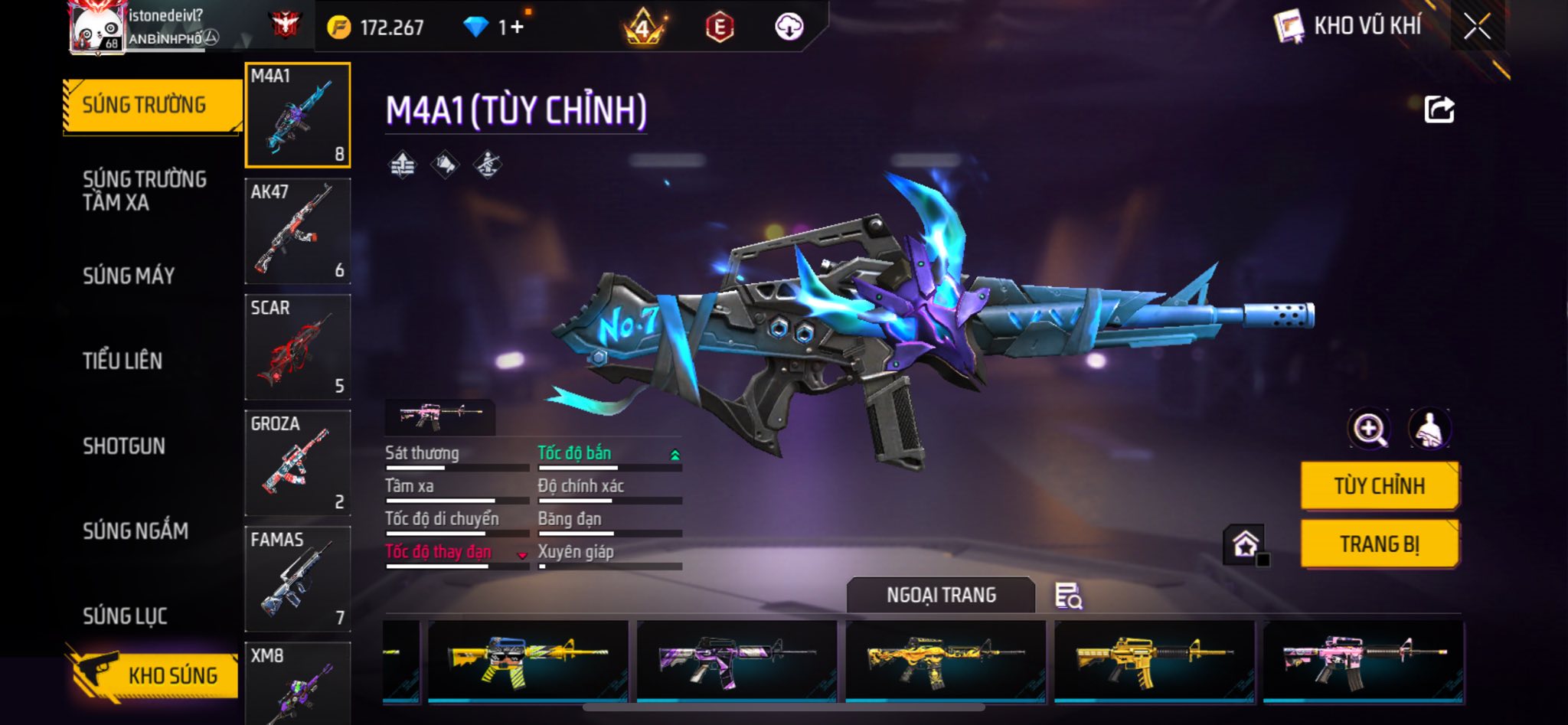The image size is (1568, 725).
Task: Switch to the Shotgun category
Action: click(x=124, y=446)
